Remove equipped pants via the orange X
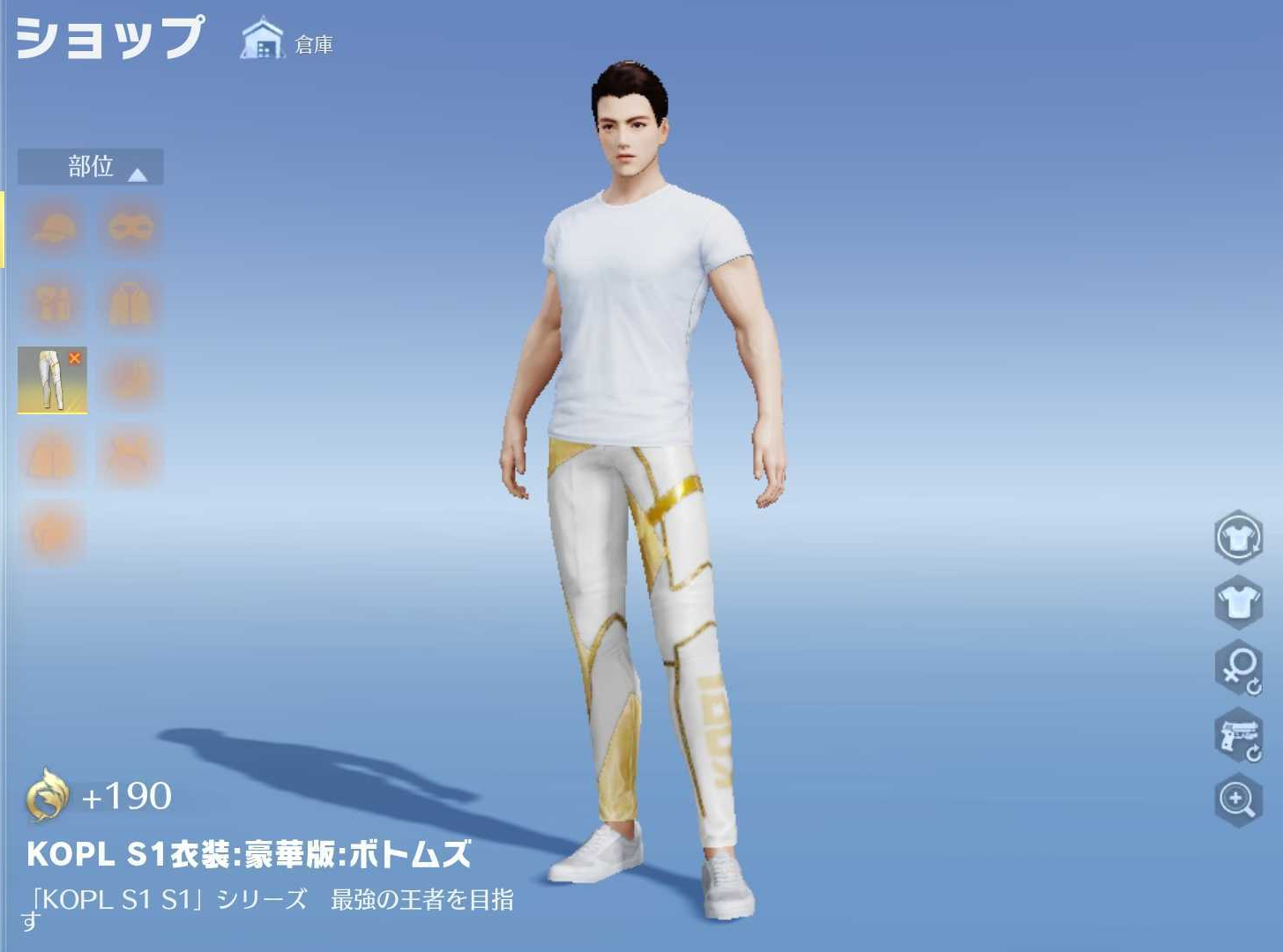Viewport: 1283px width, 952px height. (x=76, y=358)
